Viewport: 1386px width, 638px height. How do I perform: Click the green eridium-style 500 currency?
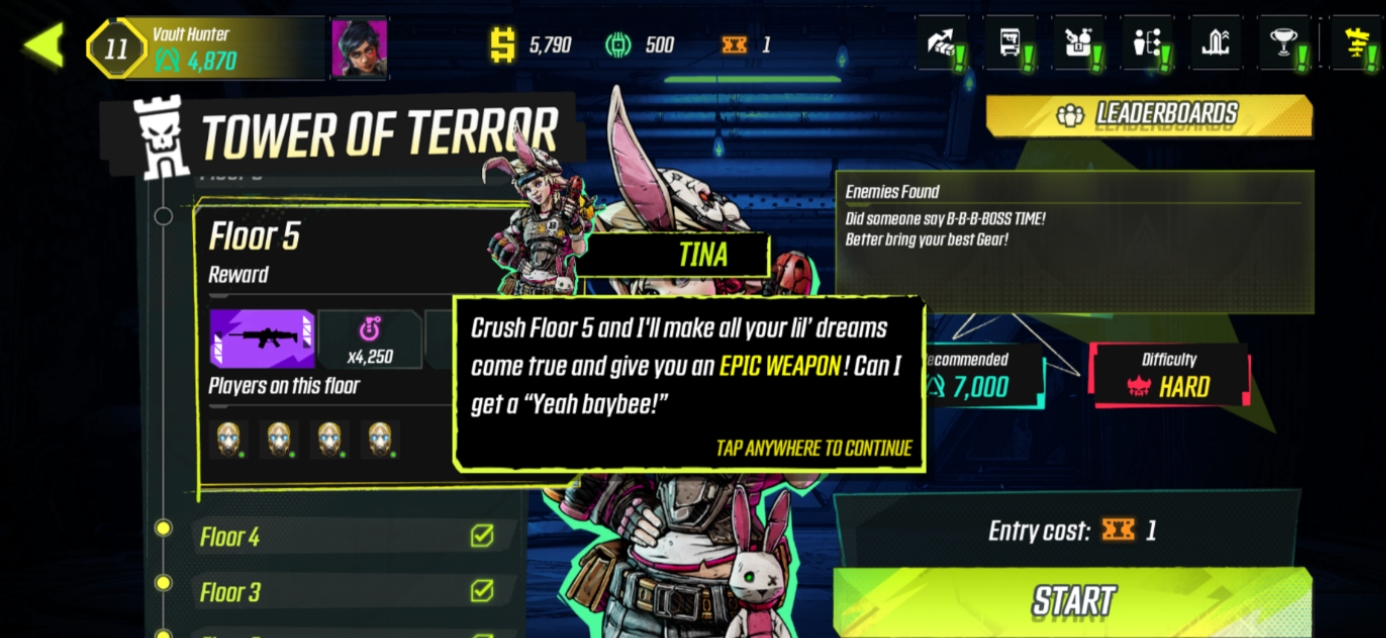coord(640,44)
